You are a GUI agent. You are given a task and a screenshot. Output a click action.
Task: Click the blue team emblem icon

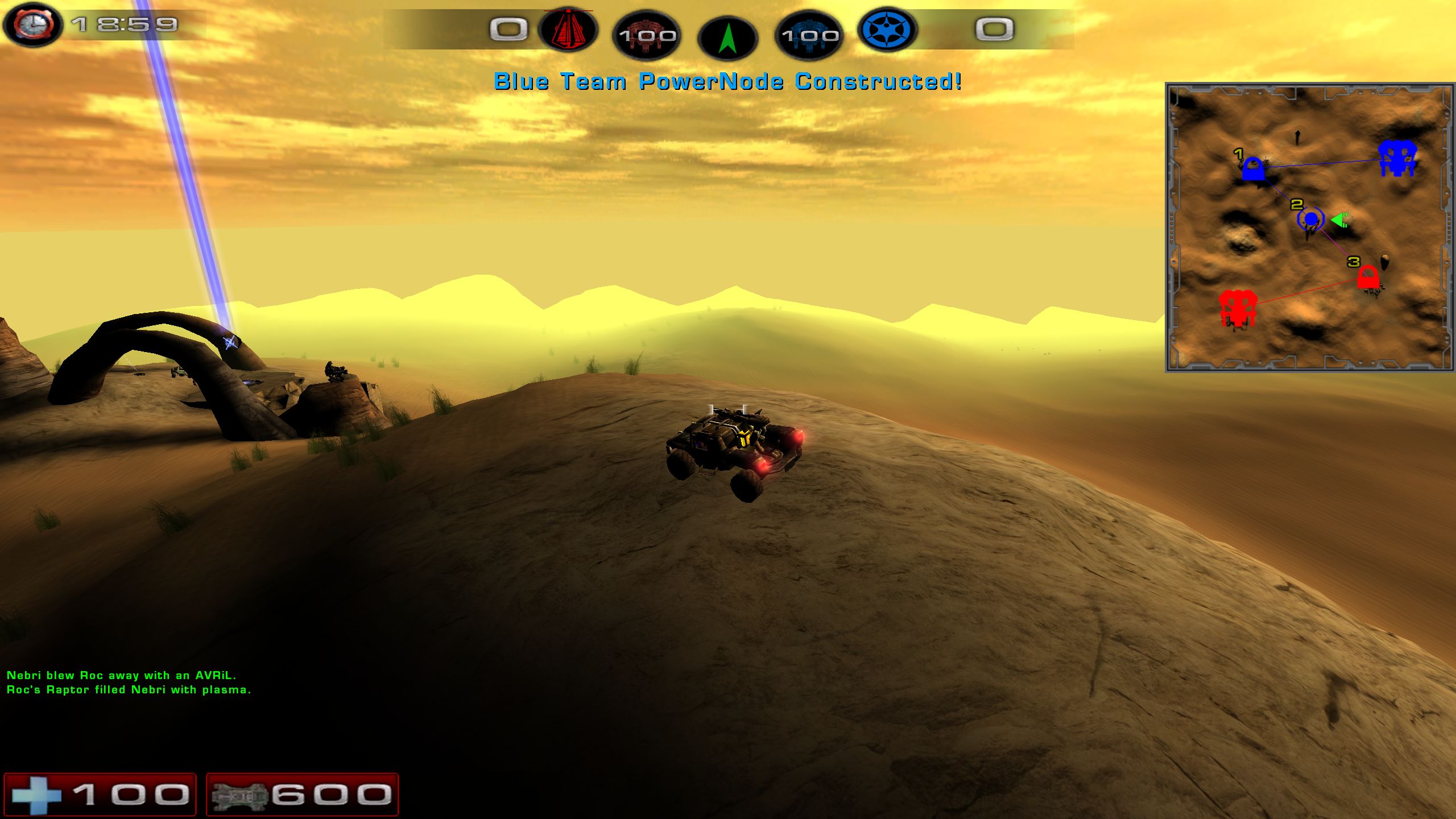(887, 30)
